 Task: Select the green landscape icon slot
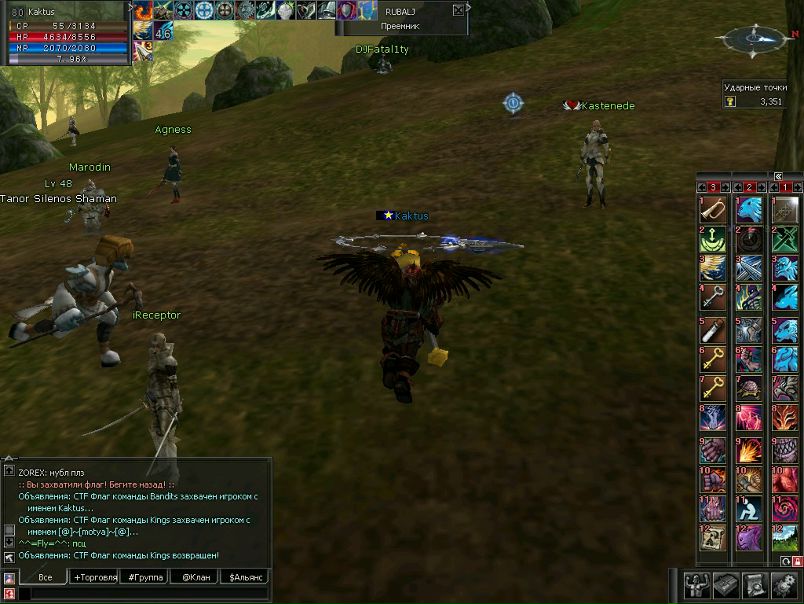(783, 539)
